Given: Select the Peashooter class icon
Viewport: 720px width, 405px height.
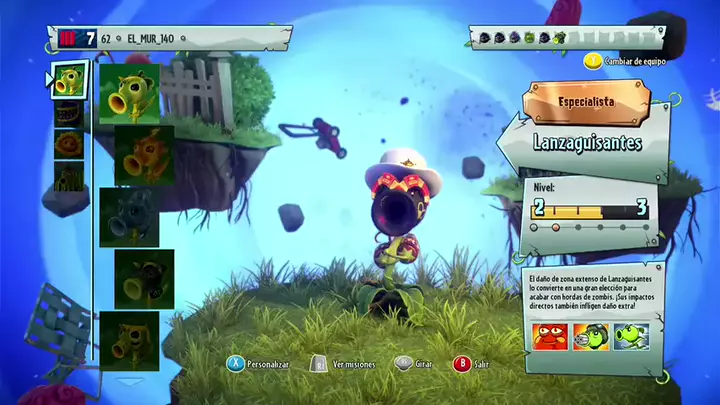Looking at the screenshot, I should tap(68, 81).
